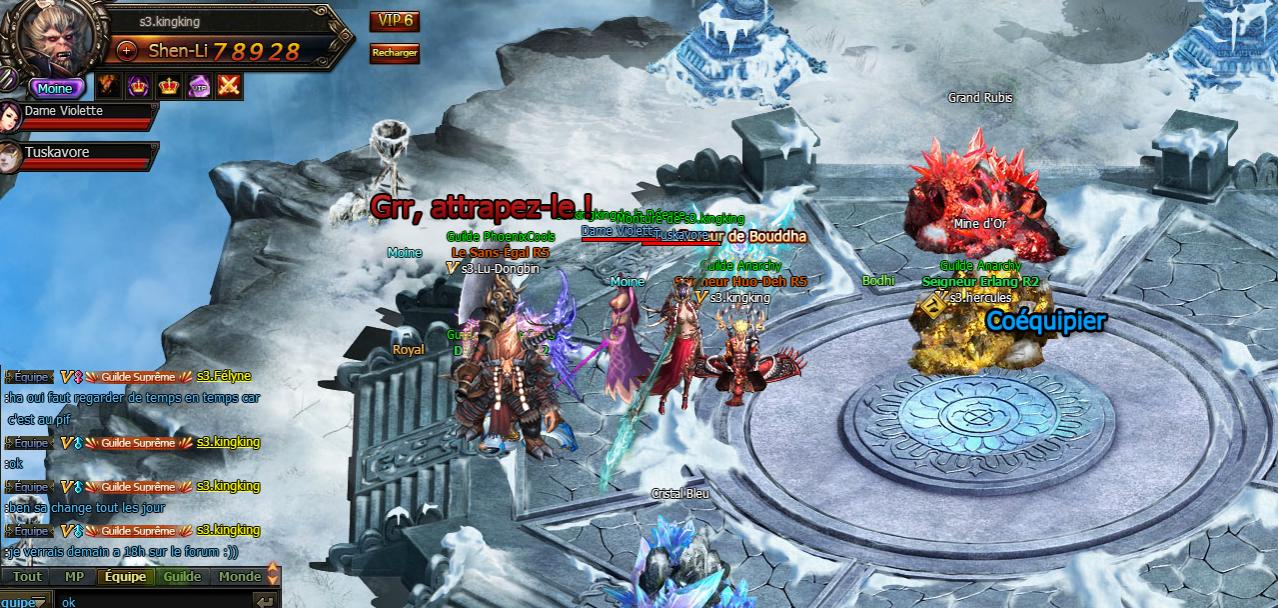Click the purple Moine class badge

(55, 88)
